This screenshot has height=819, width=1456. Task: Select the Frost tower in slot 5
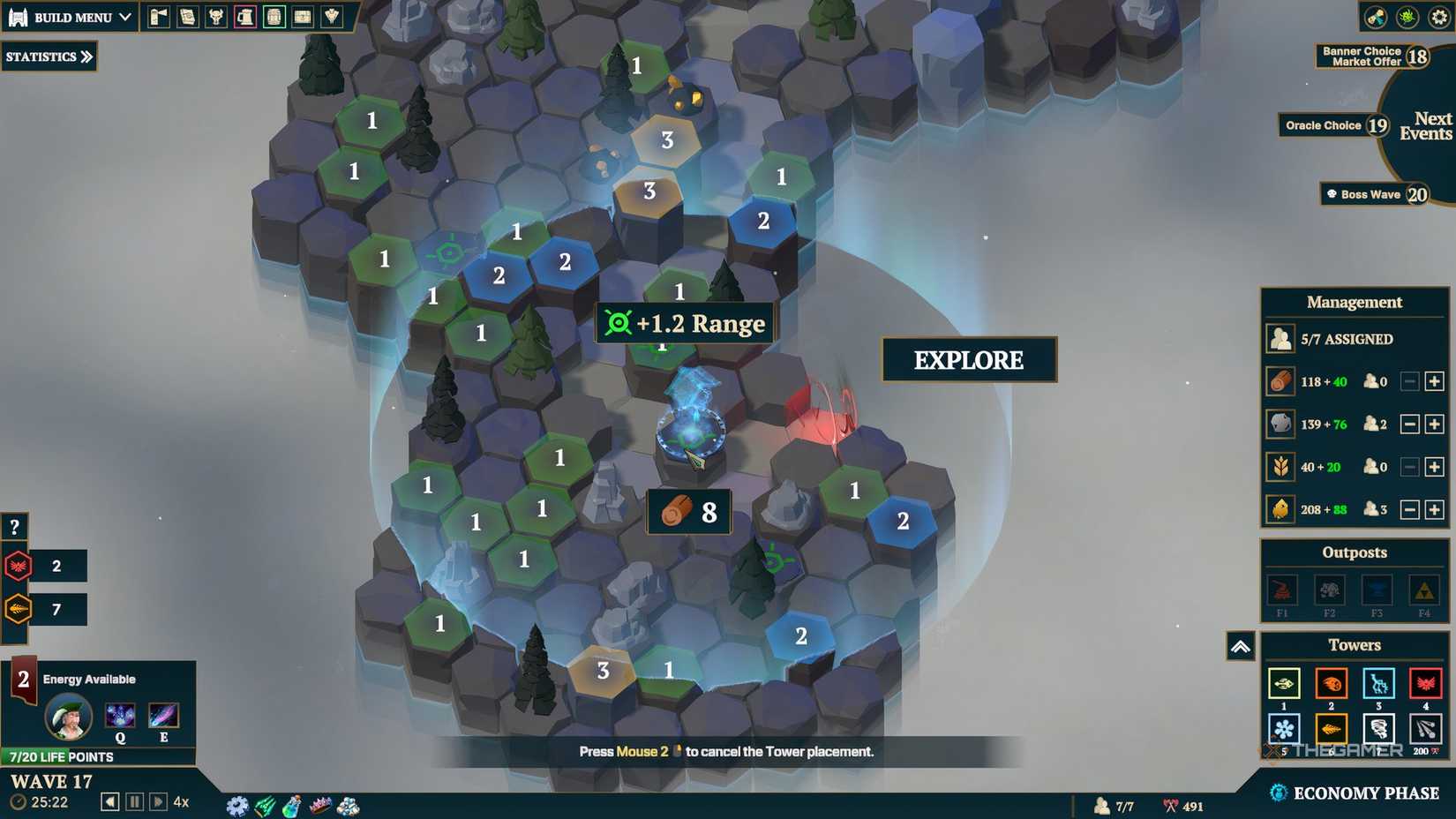[1284, 729]
